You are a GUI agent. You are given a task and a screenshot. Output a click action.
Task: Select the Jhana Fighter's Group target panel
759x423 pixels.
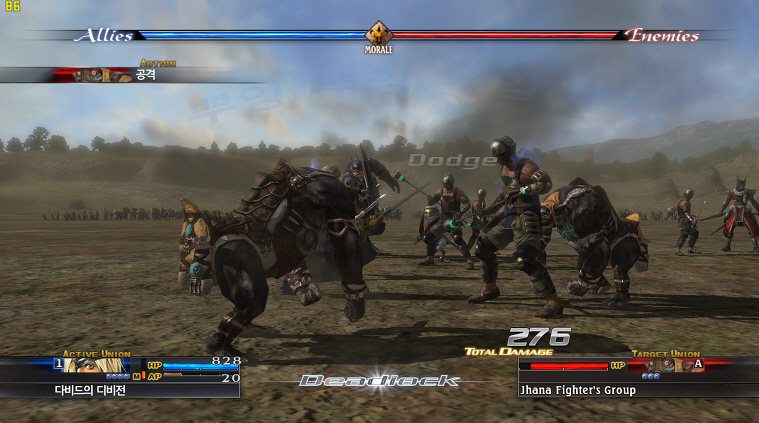point(578,390)
